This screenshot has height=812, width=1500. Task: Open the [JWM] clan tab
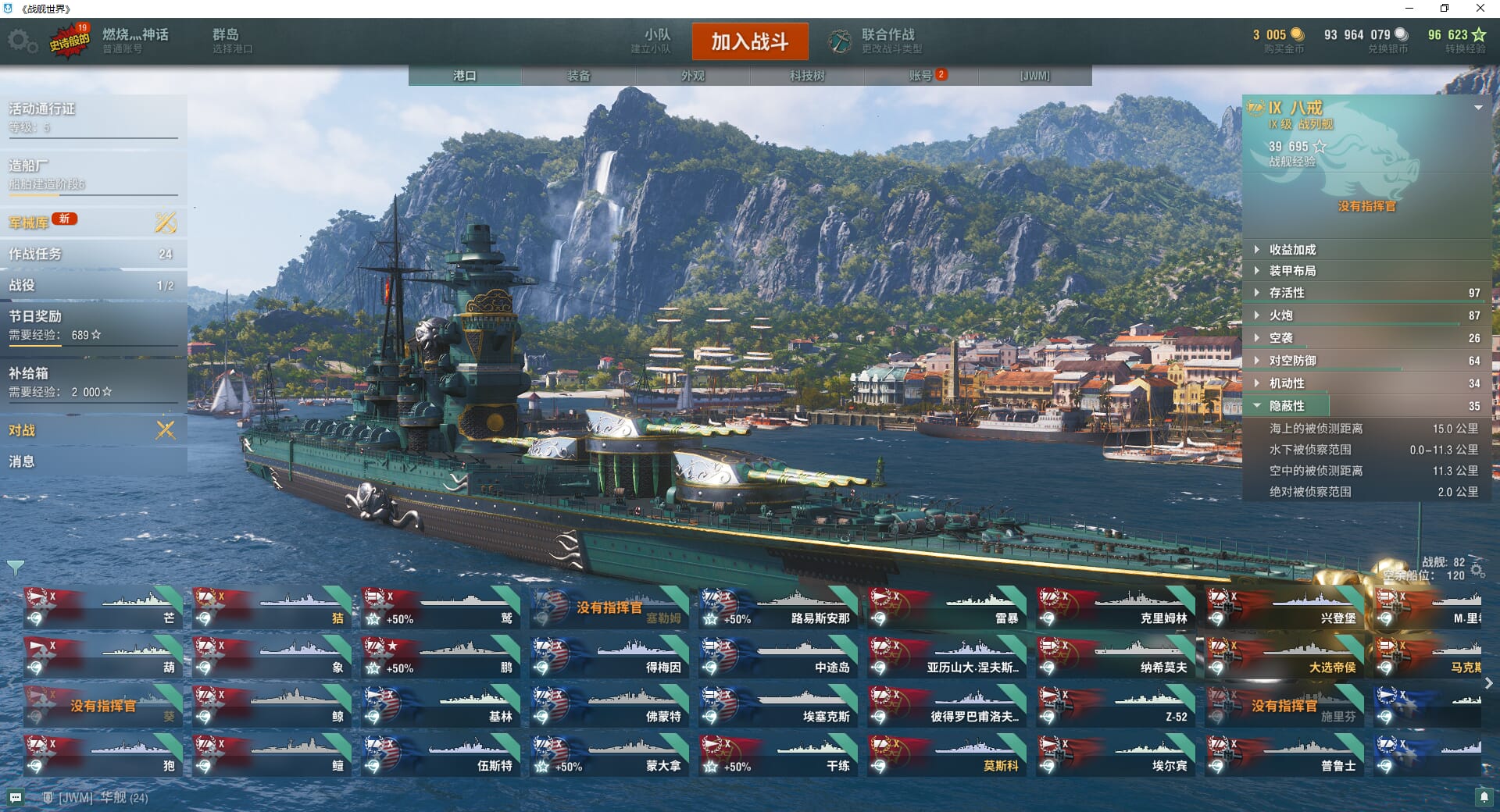coord(1034,76)
